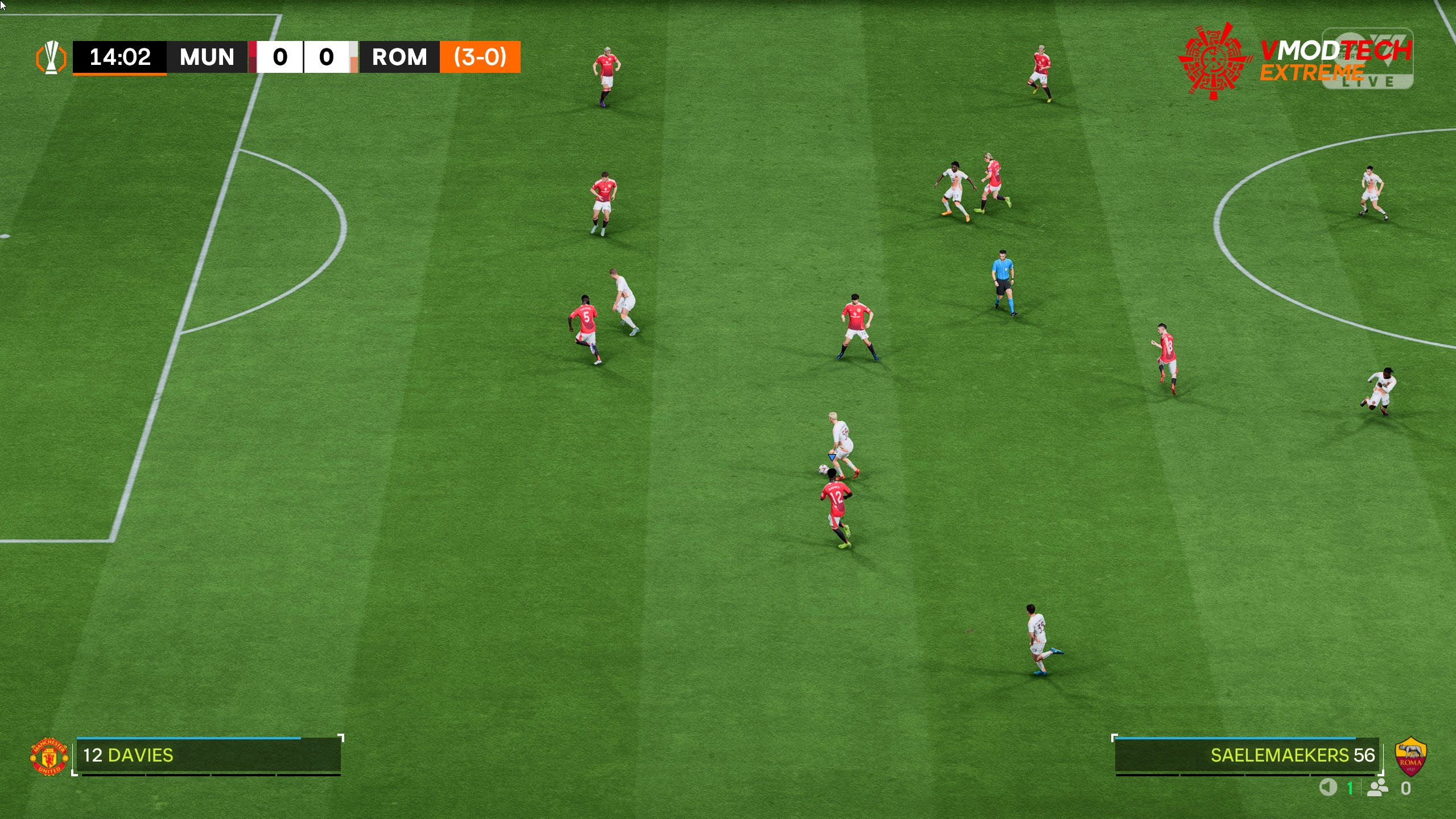This screenshot has height=819, width=1456.
Task: Click the Europa League trophy logo
Action: 51,57
